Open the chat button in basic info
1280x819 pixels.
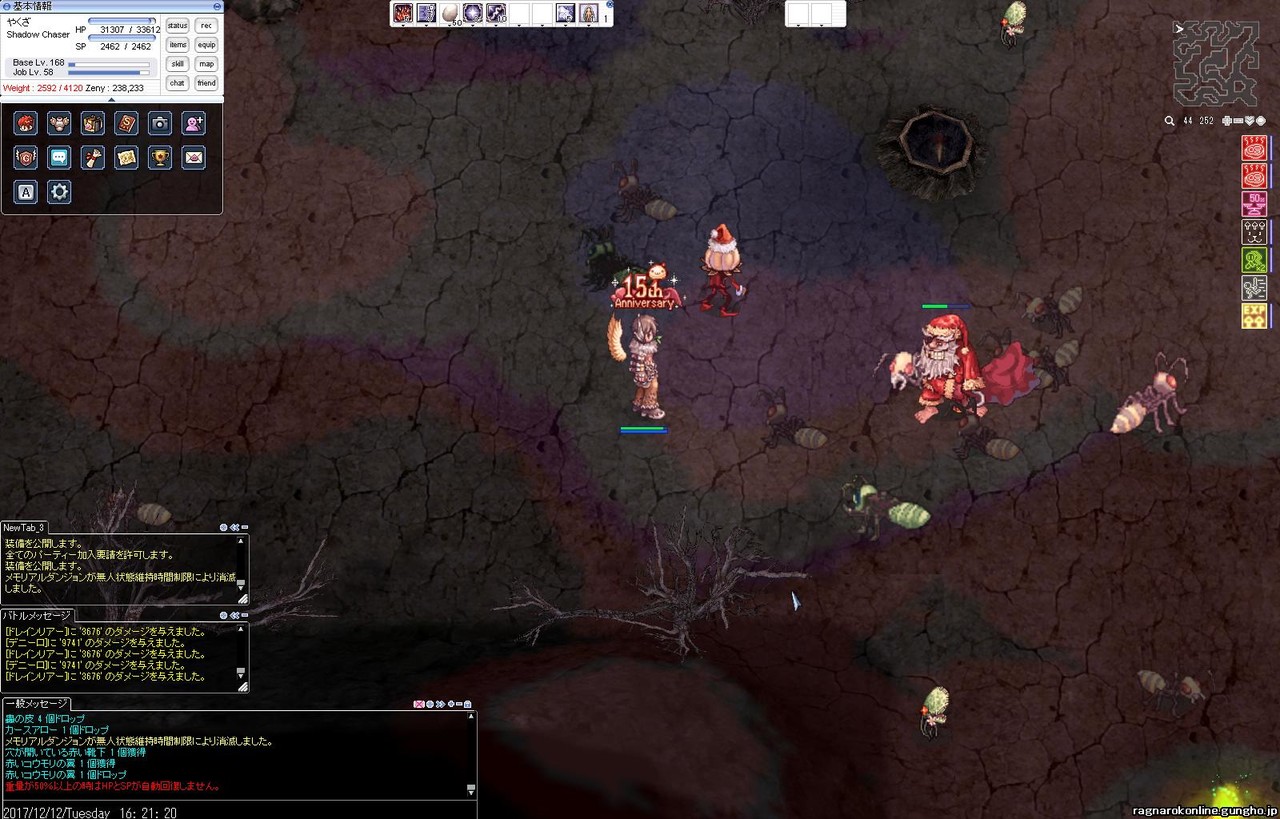(x=177, y=83)
